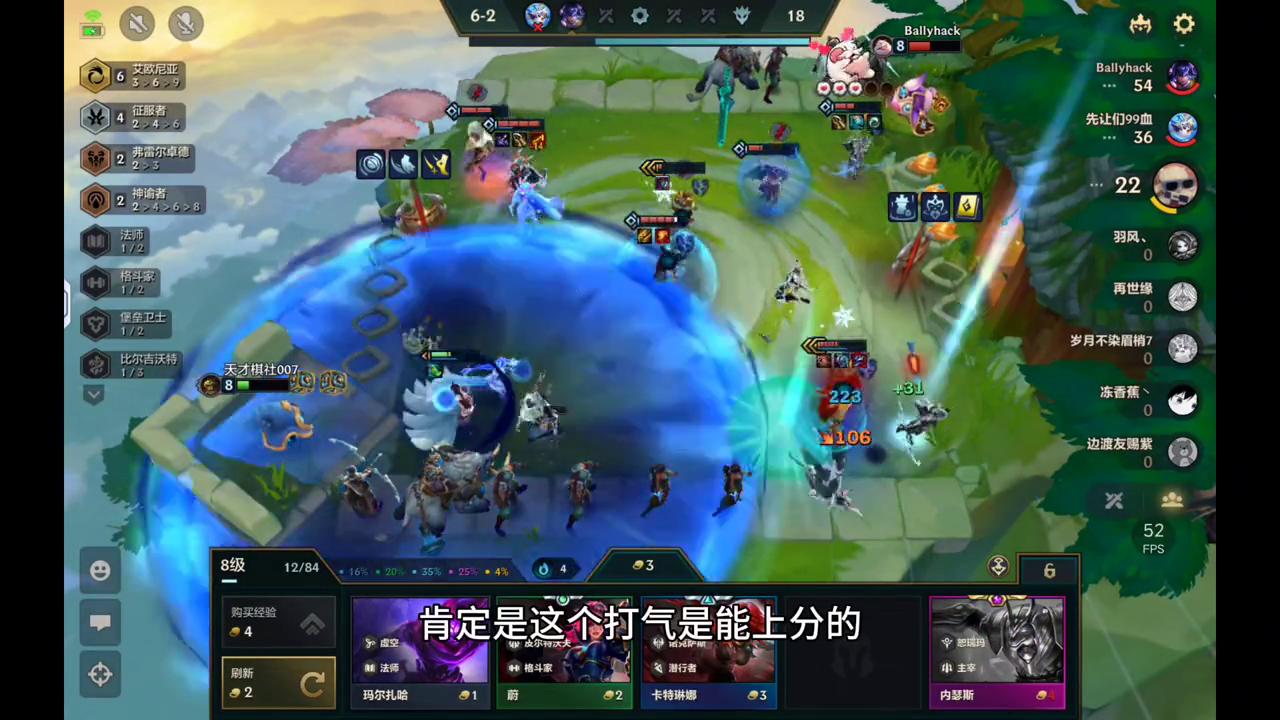Viewport: 1280px width, 720px height.
Task: Switch to player view with people icon near FPS
Action: point(1171,501)
